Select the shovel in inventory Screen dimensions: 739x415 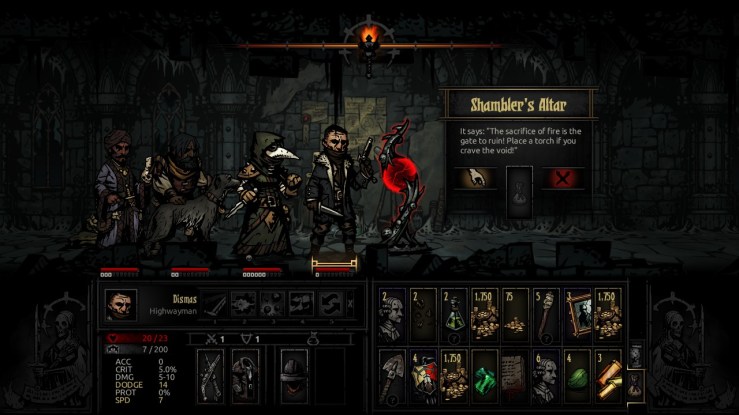click(x=393, y=372)
